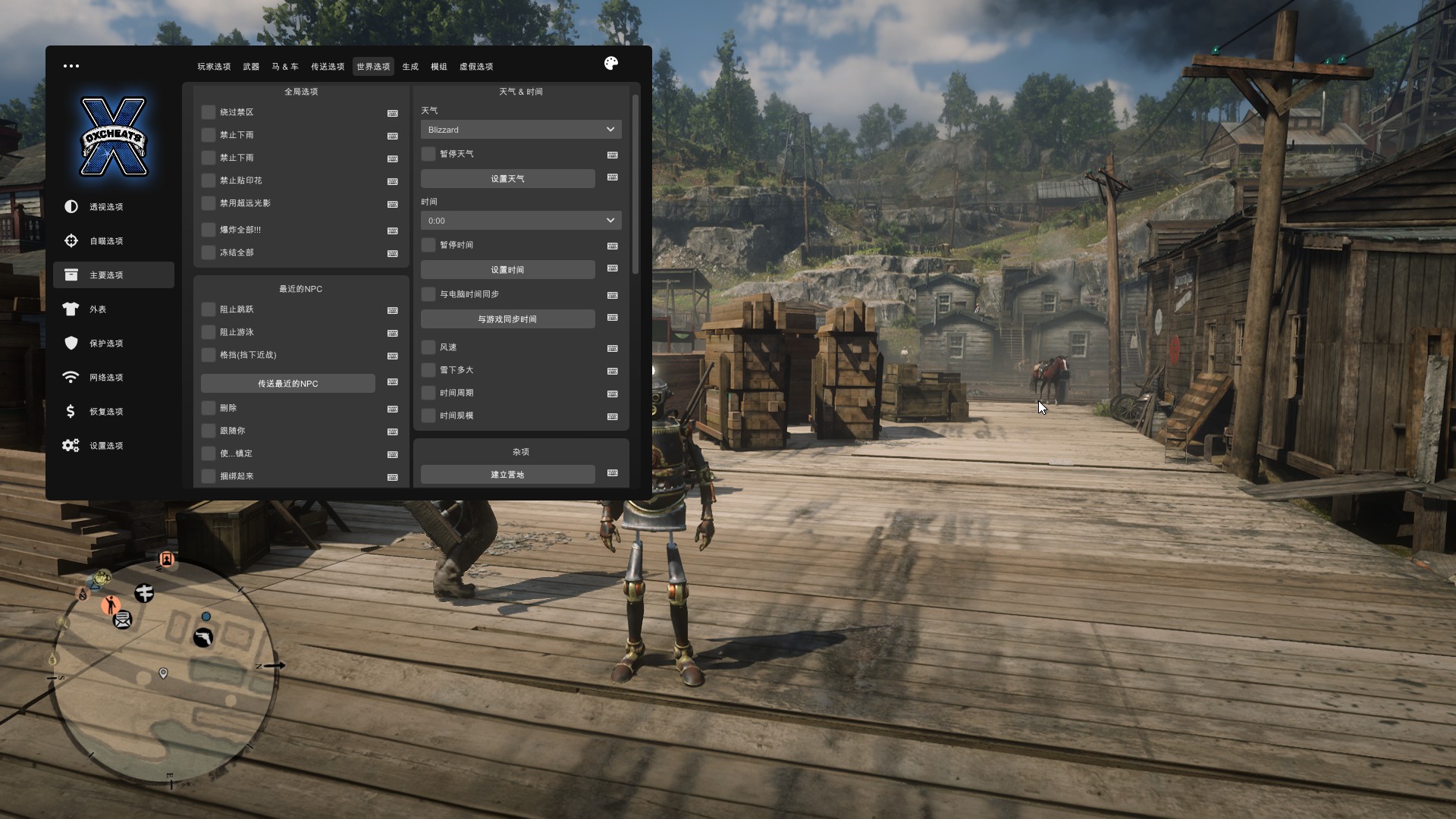Select the 传送选项 tab

pyautogui.click(x=328, y=67)
